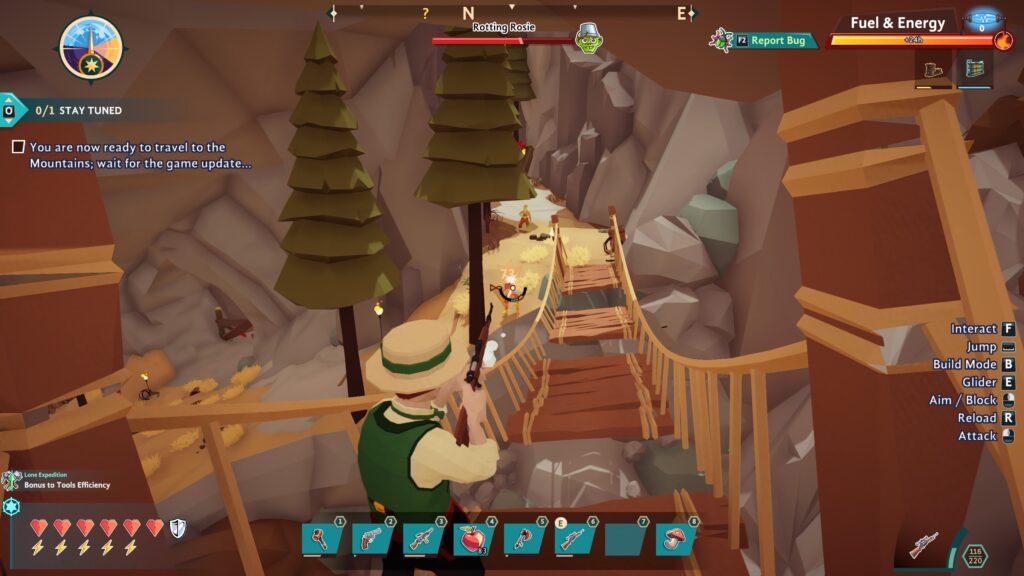Click the equipped rifle ammo icon

point(925,546)
